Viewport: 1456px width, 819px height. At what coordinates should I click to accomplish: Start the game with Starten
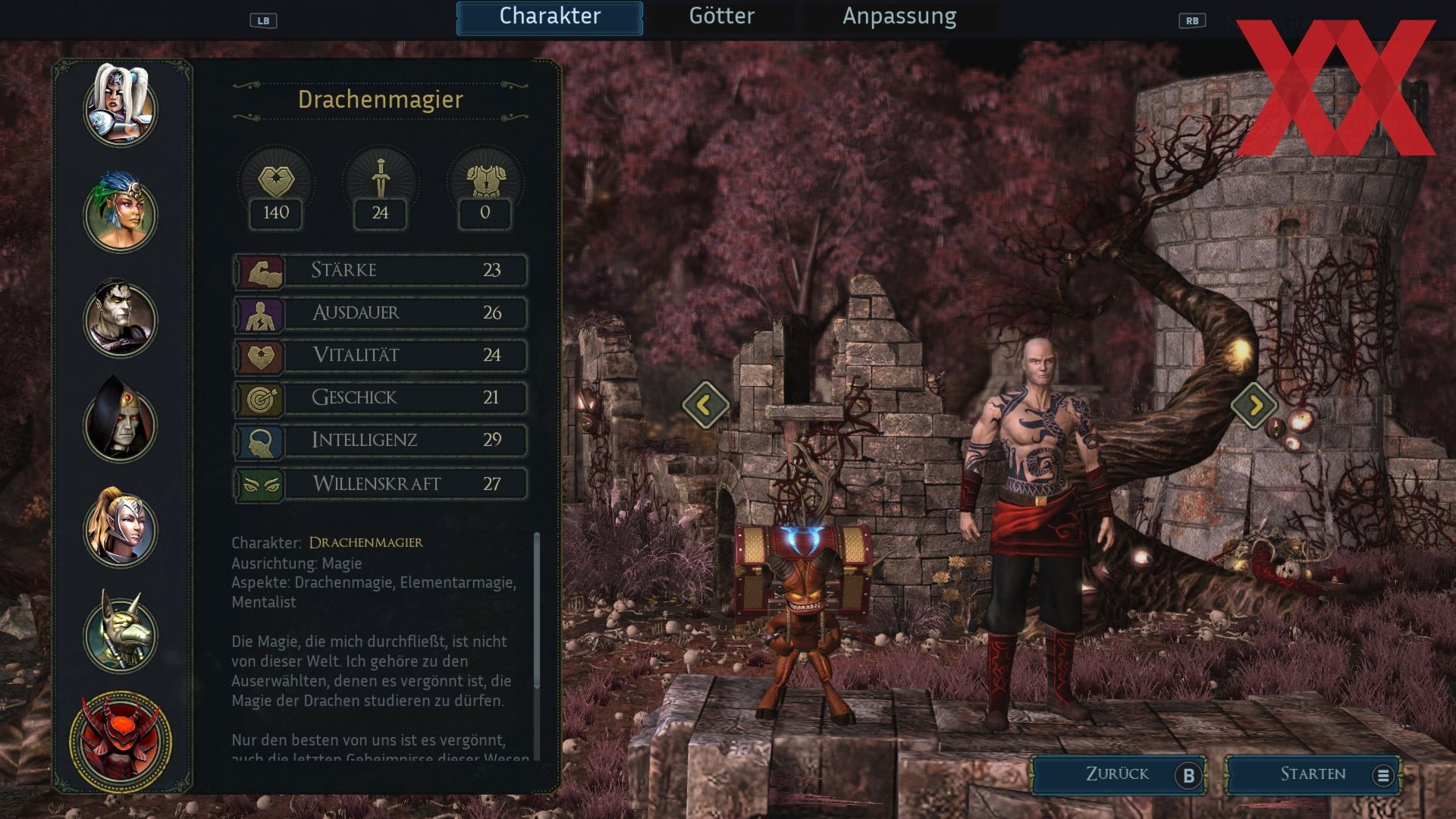click(x=1313, y=774)
